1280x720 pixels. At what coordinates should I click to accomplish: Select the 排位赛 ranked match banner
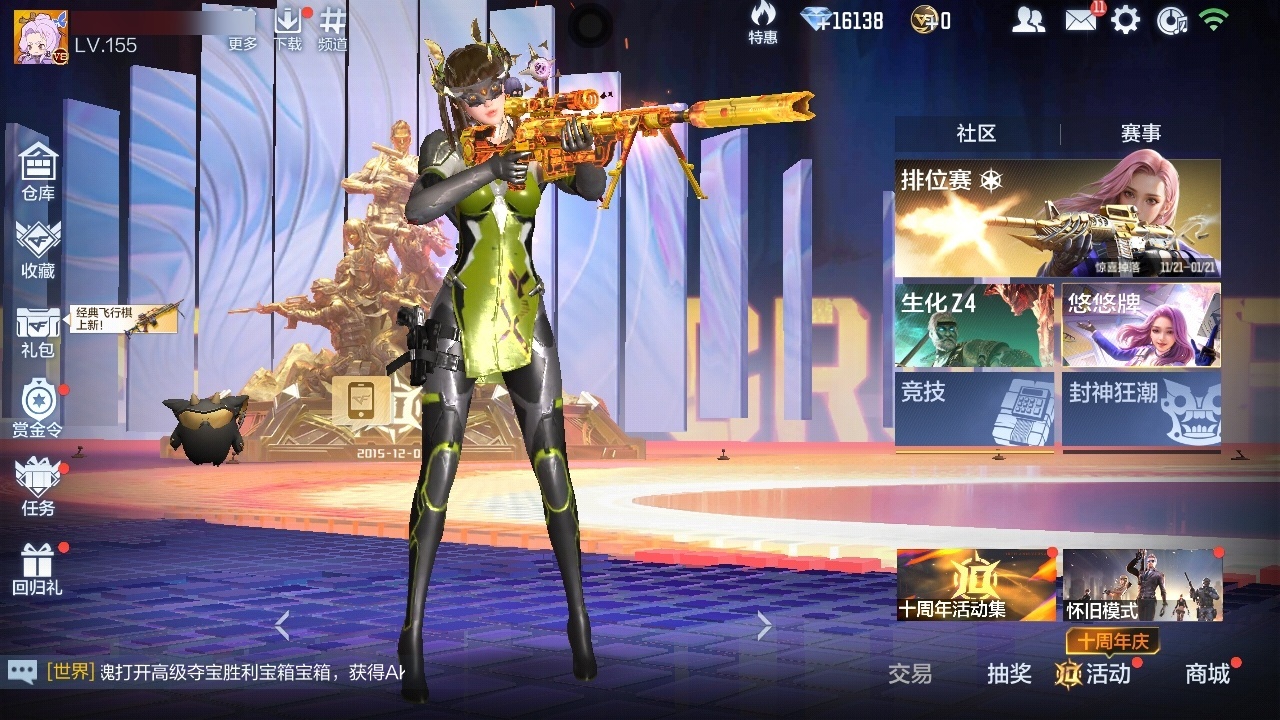coord(1057,218)
